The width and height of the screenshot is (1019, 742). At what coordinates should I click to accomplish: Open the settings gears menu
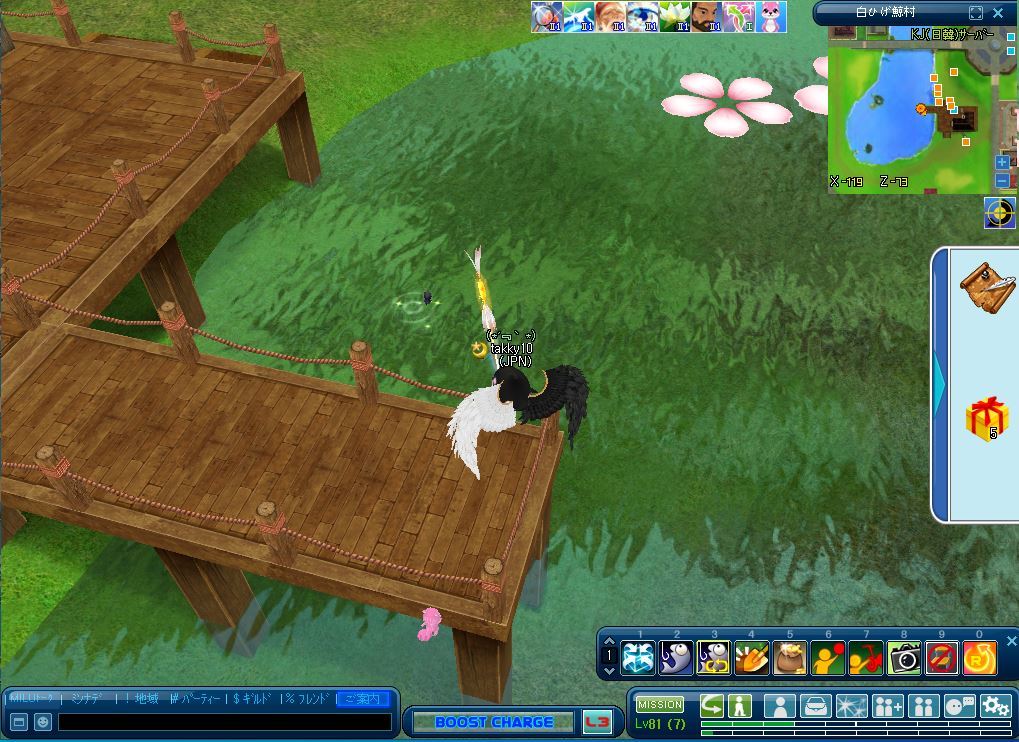click(x=995, y=706)
